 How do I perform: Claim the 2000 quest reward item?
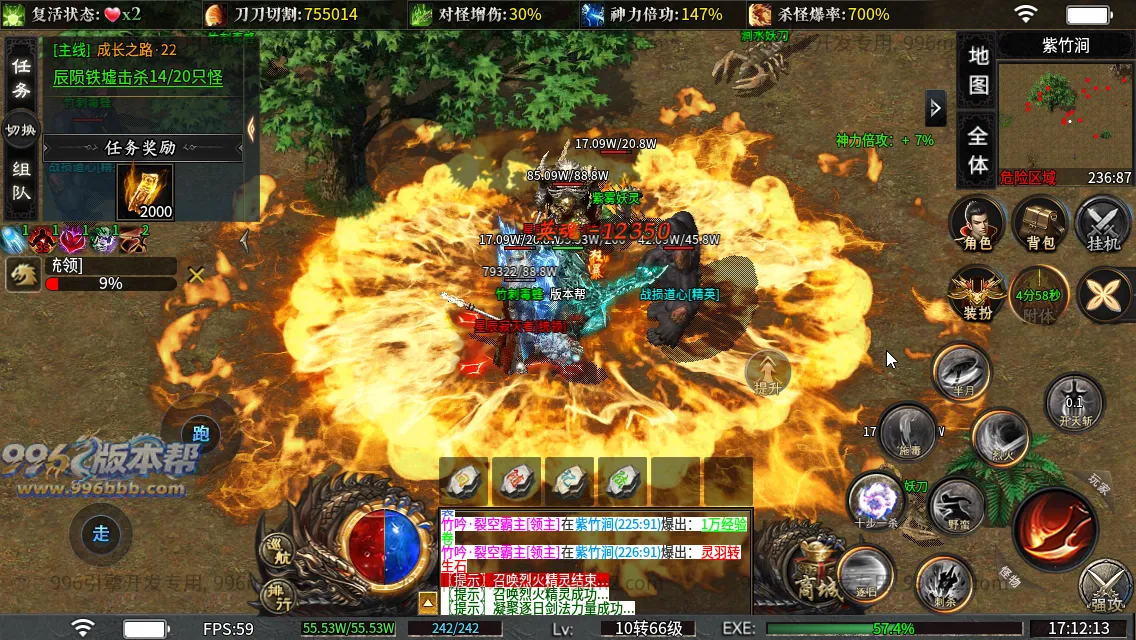145,192
